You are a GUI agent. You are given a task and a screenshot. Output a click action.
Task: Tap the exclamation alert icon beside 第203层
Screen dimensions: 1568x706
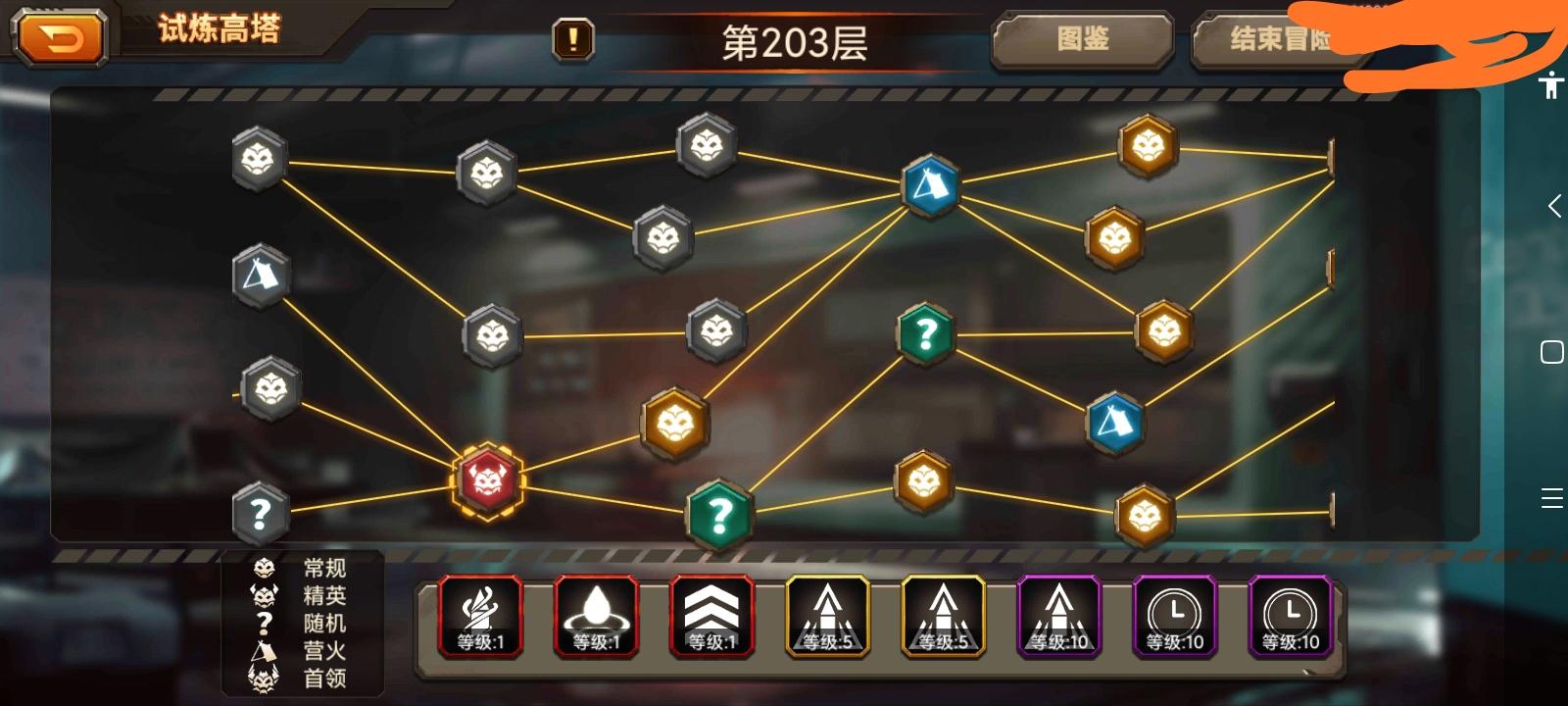tap(572, 41)
